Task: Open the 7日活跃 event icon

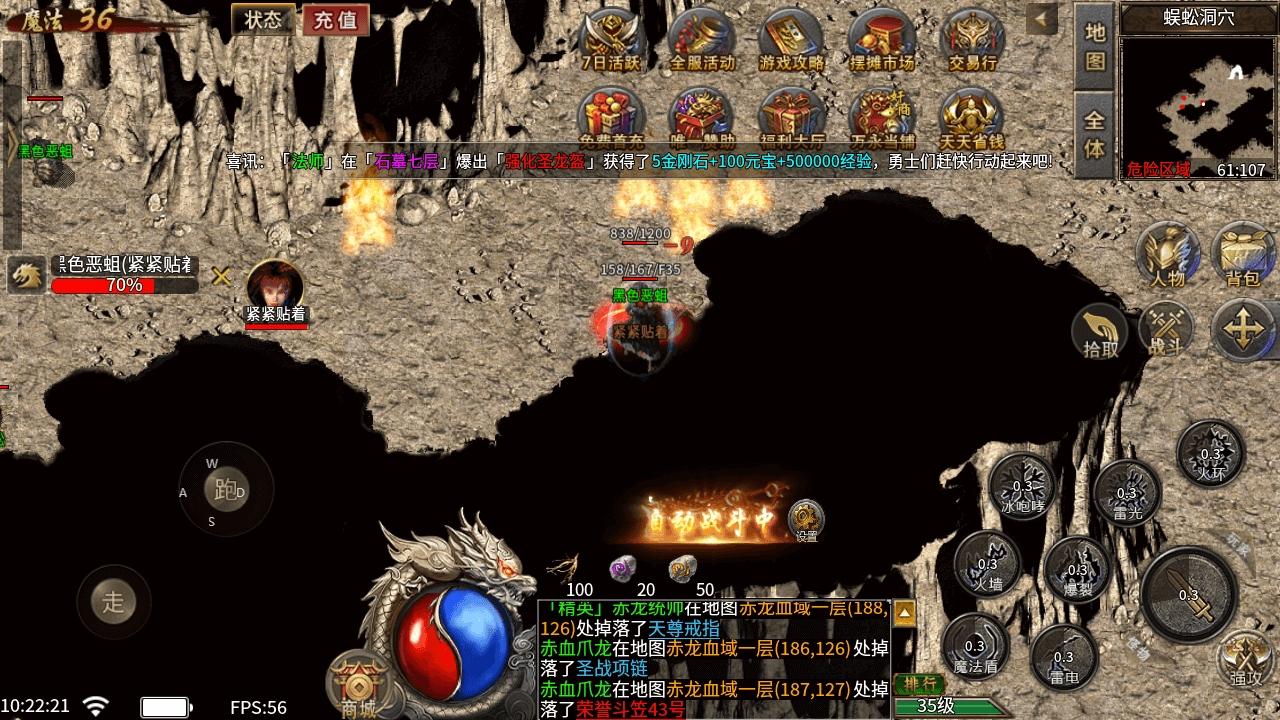Action: point(612,40)
